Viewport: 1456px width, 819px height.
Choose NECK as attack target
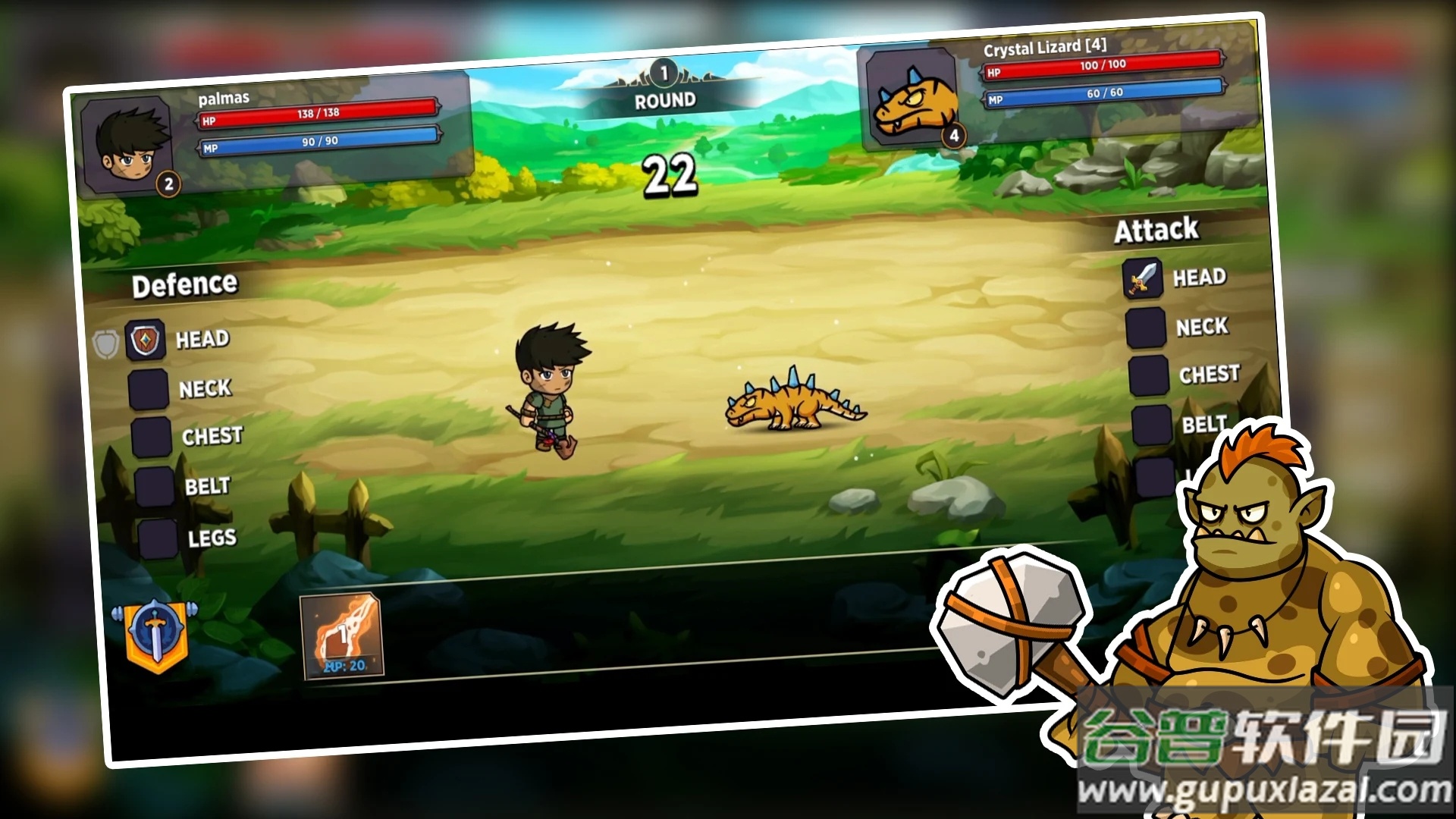click(1146, 328)
